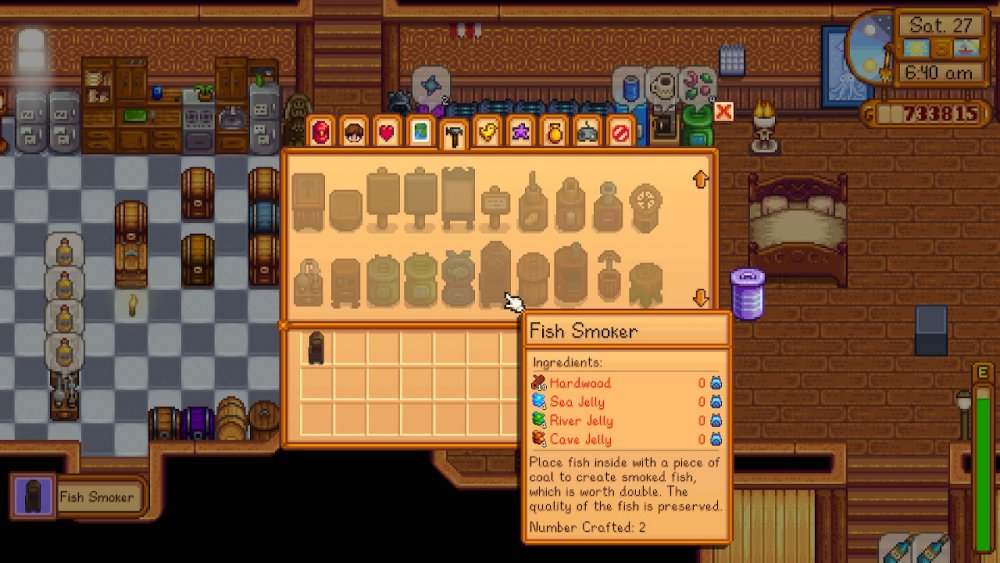Select the dark notched-top sign recipe
The width and height of the screenshot is (1000, 563).
457,197
